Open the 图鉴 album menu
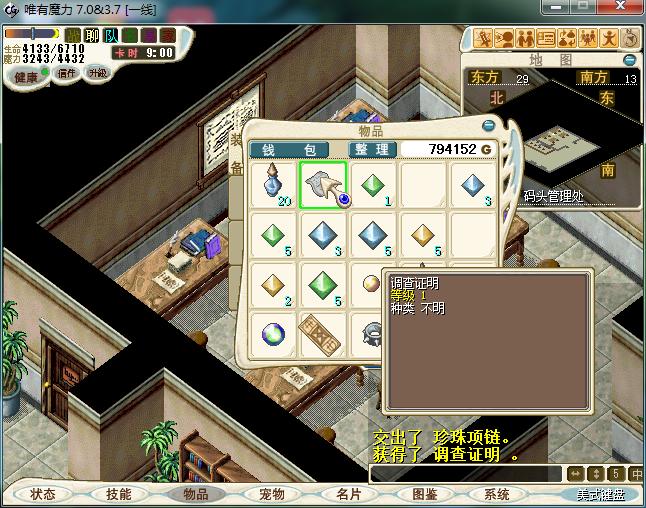This screenshot has height=508, width=646. click(424, 494)
